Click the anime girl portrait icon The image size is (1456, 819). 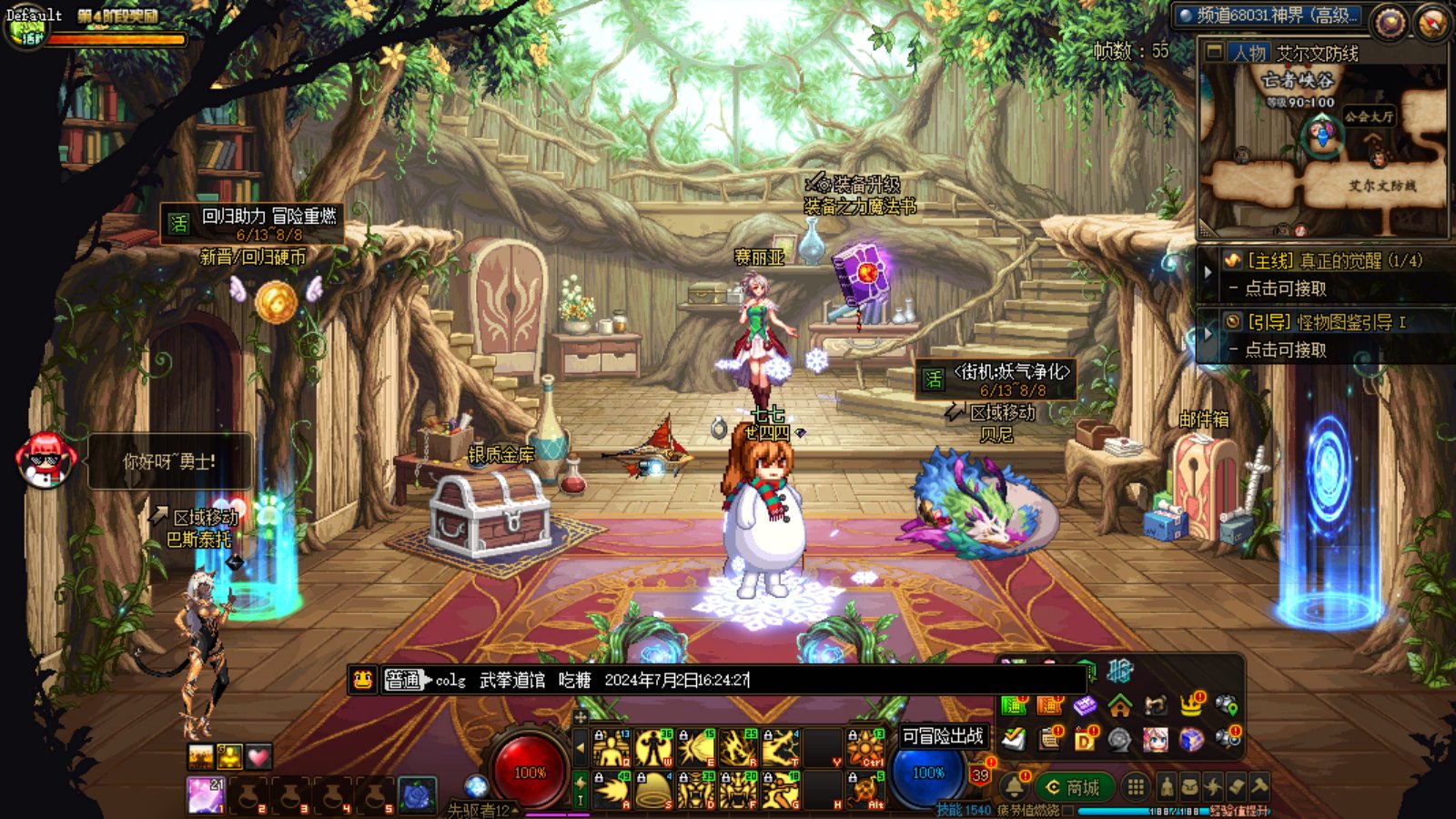pyautogui.click(x=1156, y=739)
